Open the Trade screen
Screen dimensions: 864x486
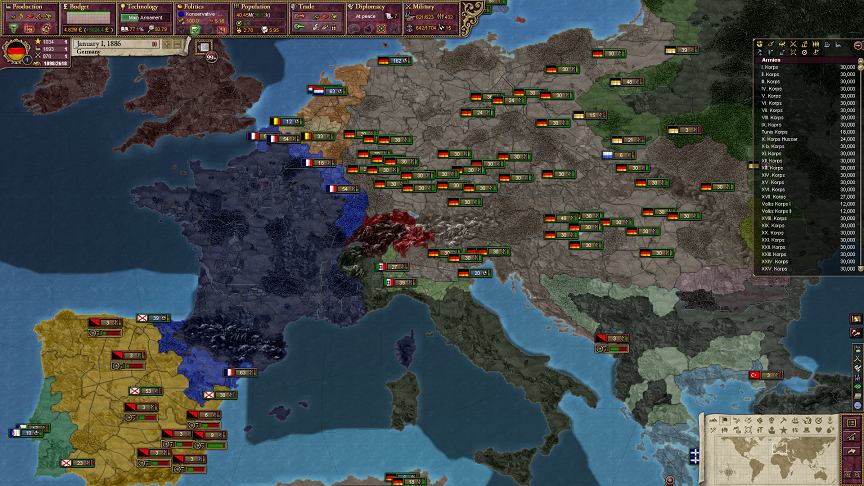[x=316, y=6]
